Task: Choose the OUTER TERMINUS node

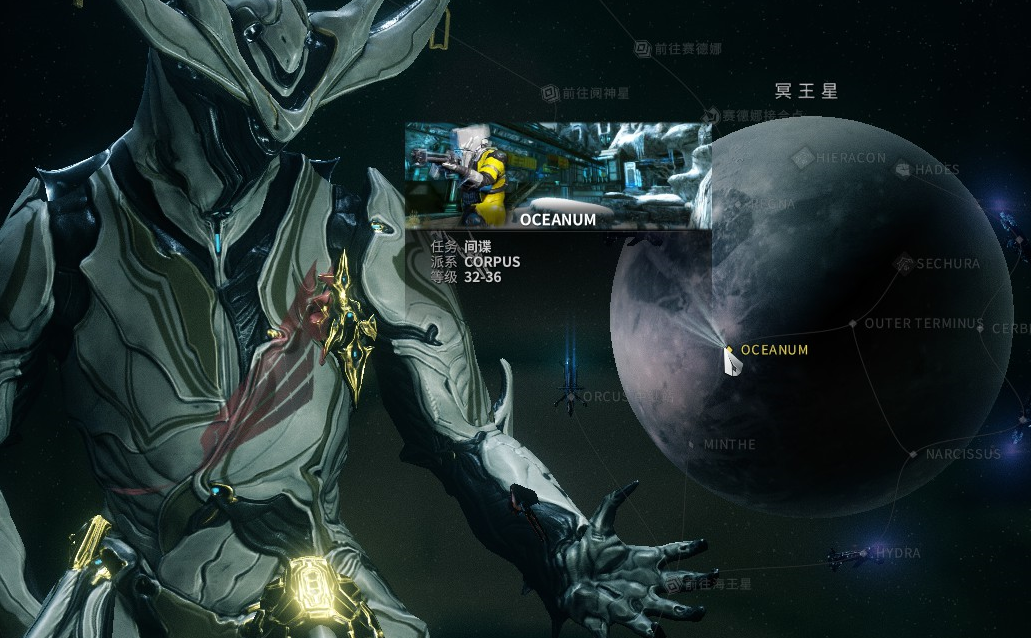Action: coord(852,324)
